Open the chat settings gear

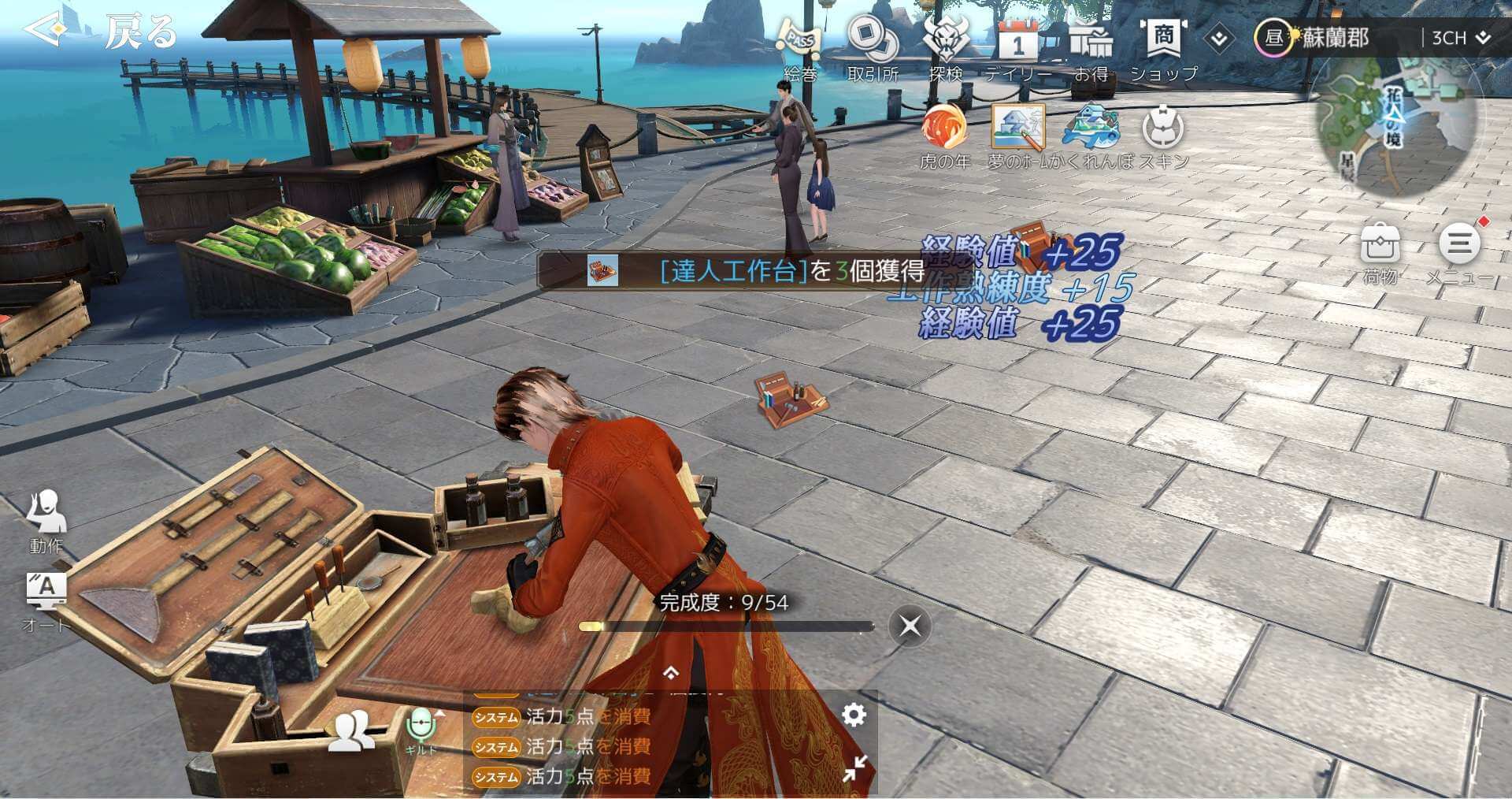coord(854,715)
